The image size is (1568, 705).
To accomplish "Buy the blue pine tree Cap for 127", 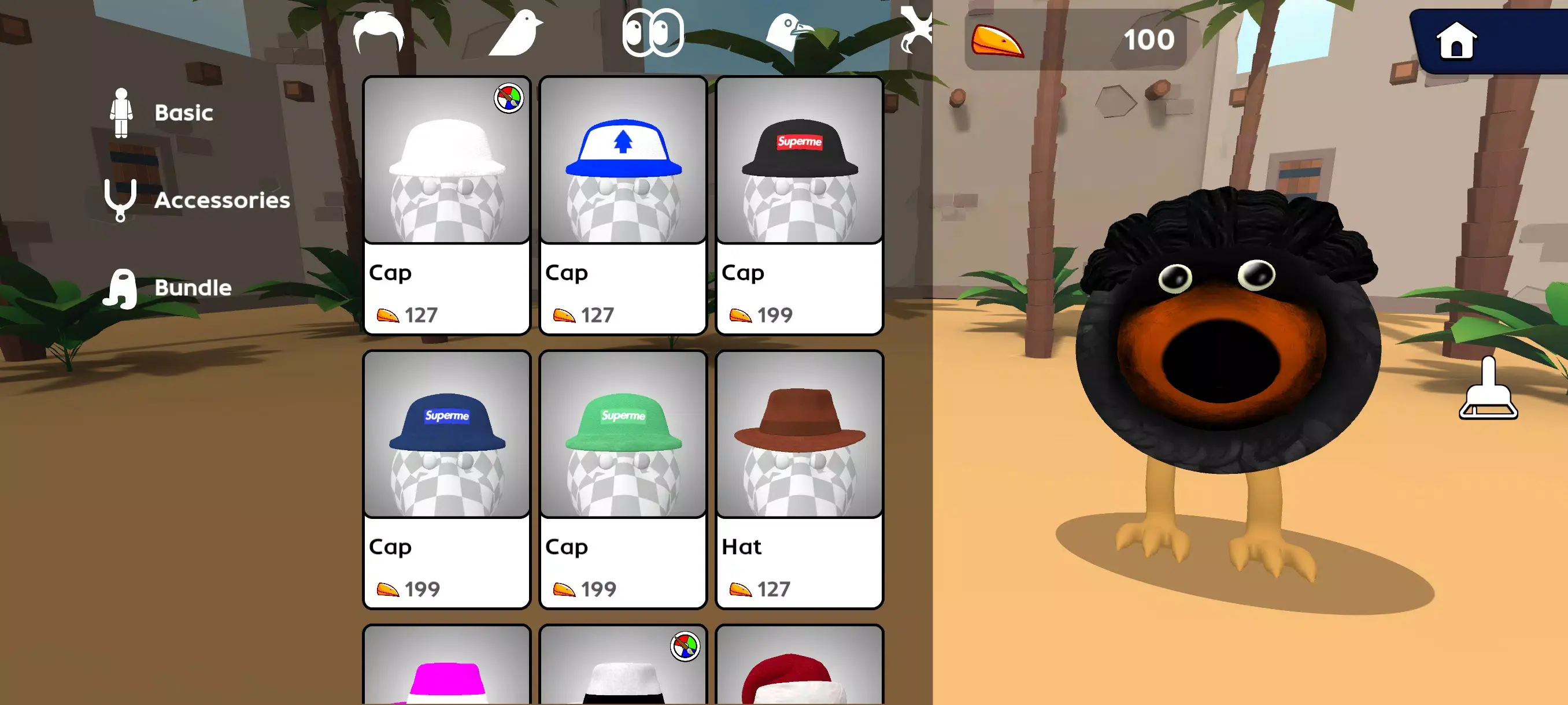I will pyautogui.click(x=622, y=204).
